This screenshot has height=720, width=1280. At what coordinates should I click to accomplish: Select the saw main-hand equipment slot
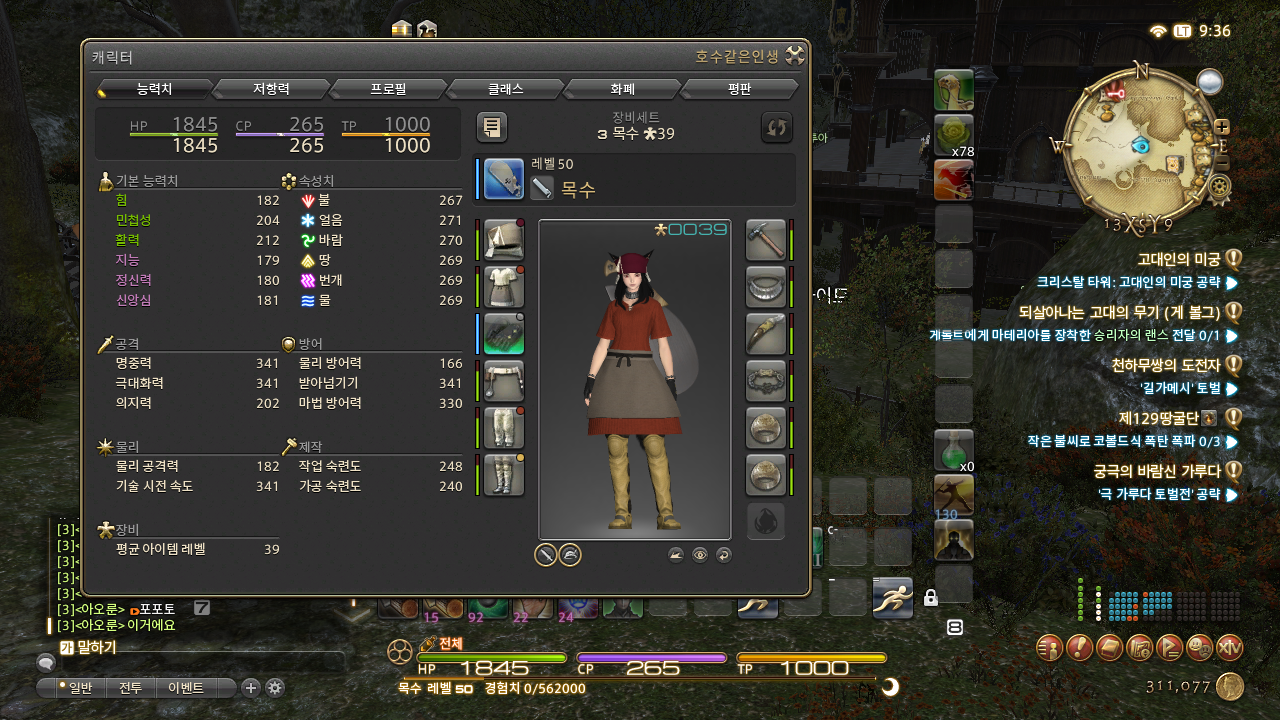pyautogui.click(x=504, y=179)
